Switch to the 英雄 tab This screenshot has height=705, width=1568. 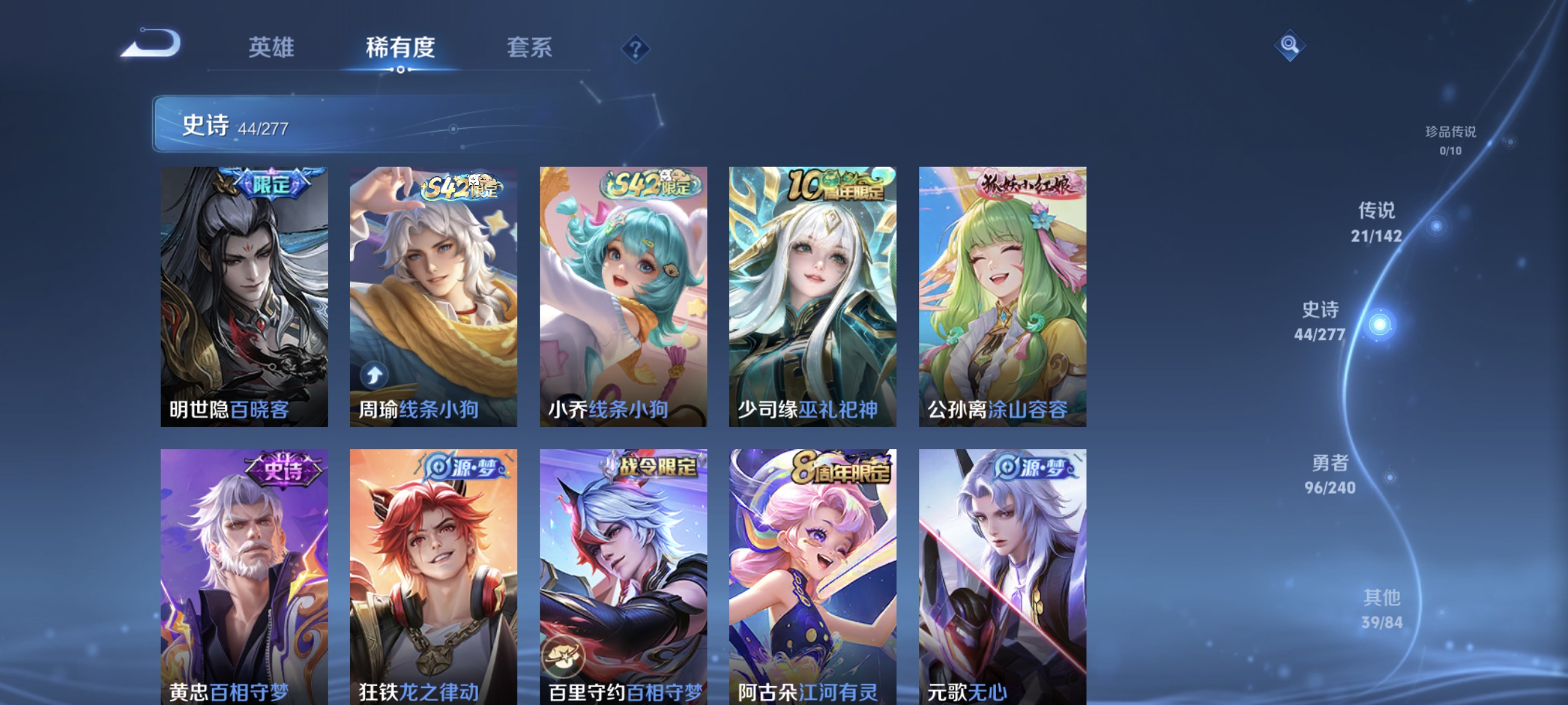click(x=271, y=48)
